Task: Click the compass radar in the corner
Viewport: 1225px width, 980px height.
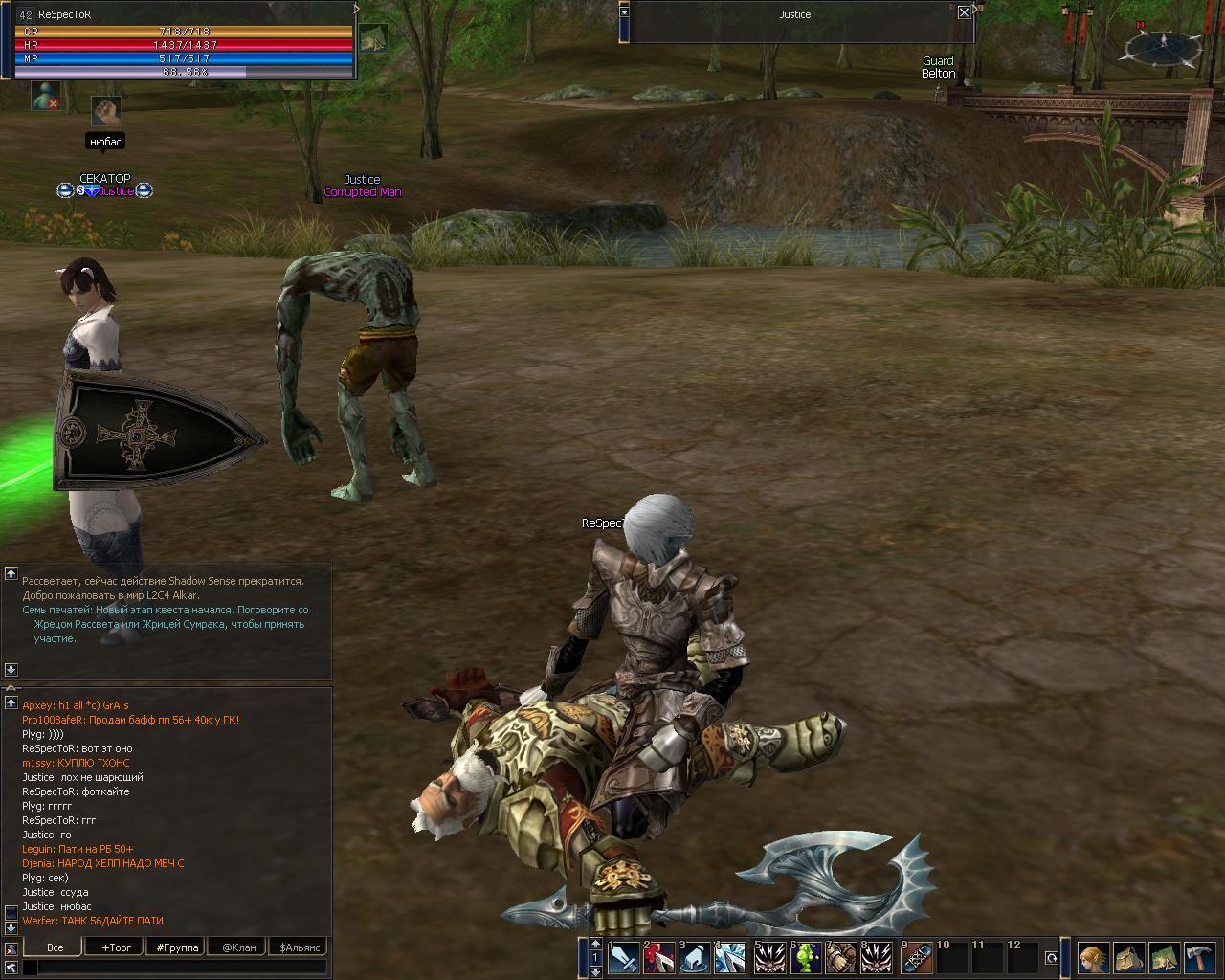Action: click(x=1163, y=45)
